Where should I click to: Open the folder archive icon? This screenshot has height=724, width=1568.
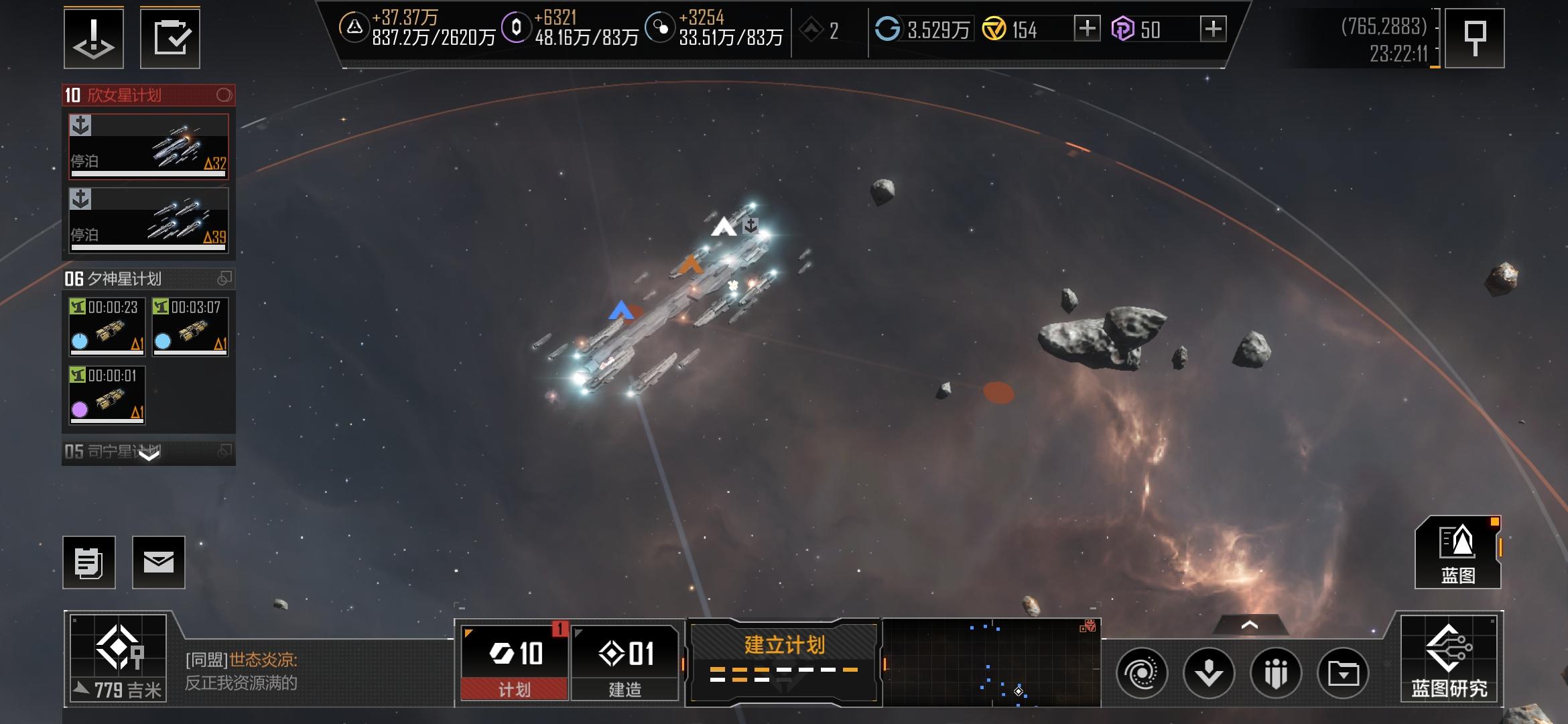point(1343,673)
